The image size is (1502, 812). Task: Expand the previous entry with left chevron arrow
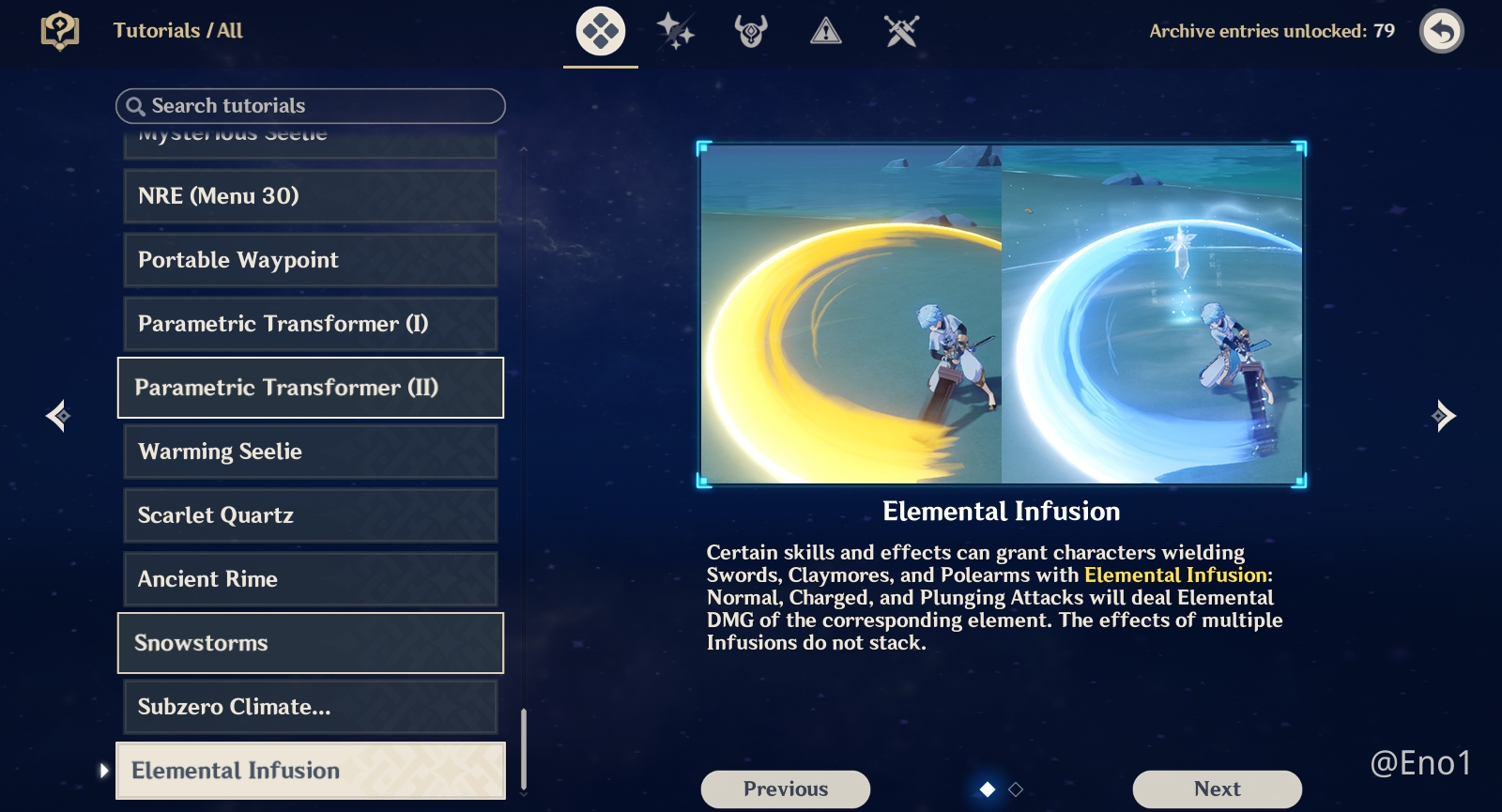tap(57, 415)
